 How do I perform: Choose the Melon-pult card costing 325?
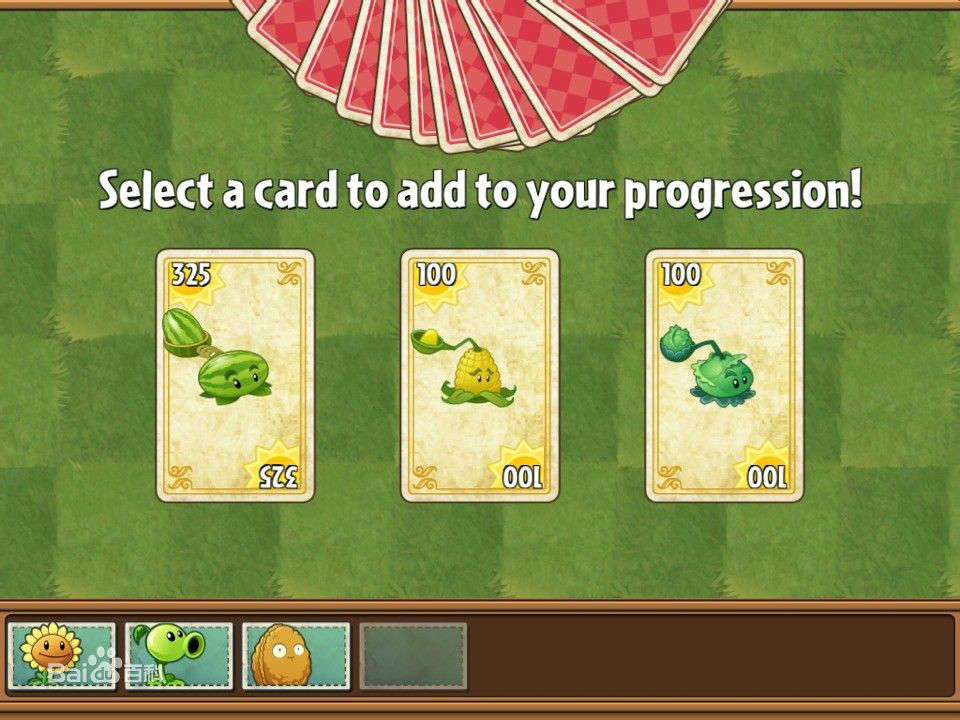(x=235, y=375)
